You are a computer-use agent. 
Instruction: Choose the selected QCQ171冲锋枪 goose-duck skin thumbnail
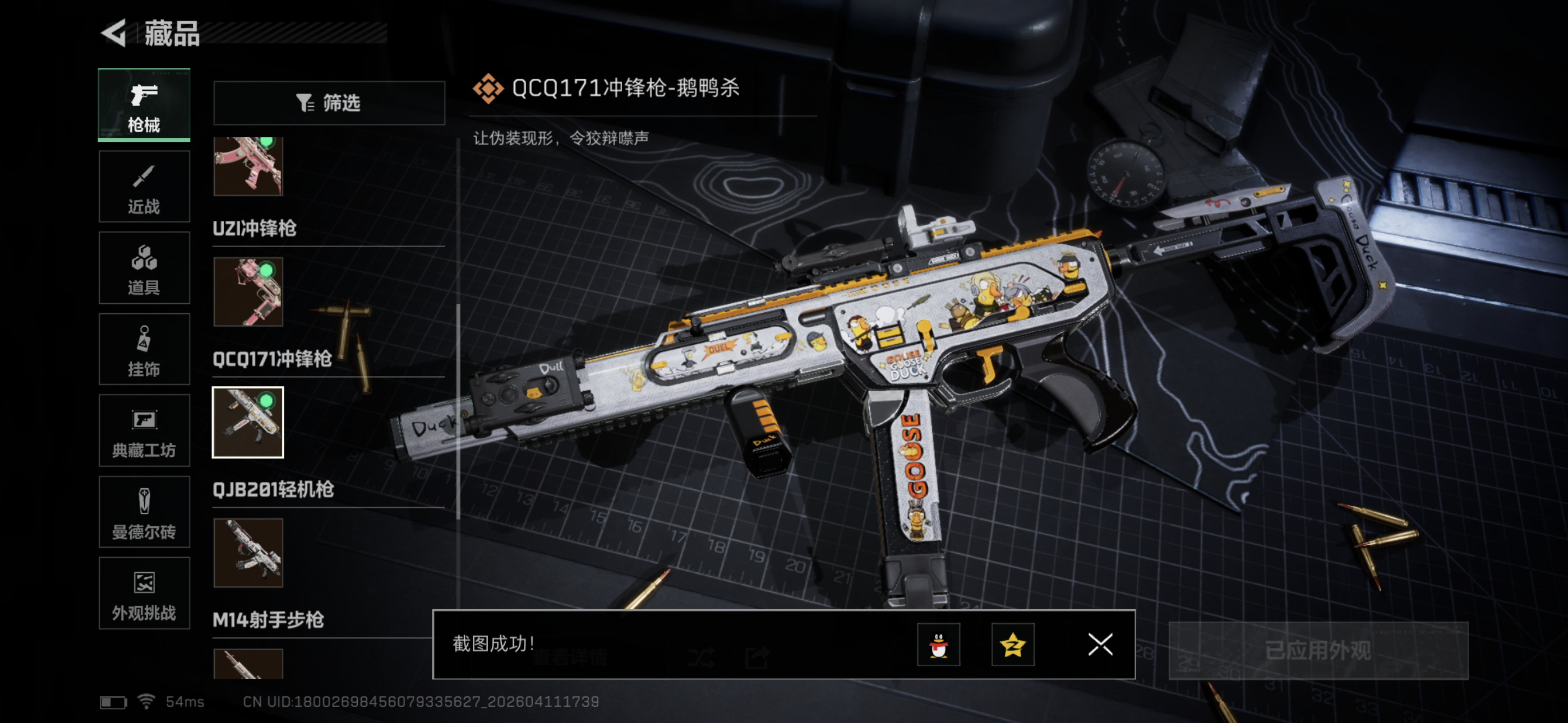click(248, 423)
